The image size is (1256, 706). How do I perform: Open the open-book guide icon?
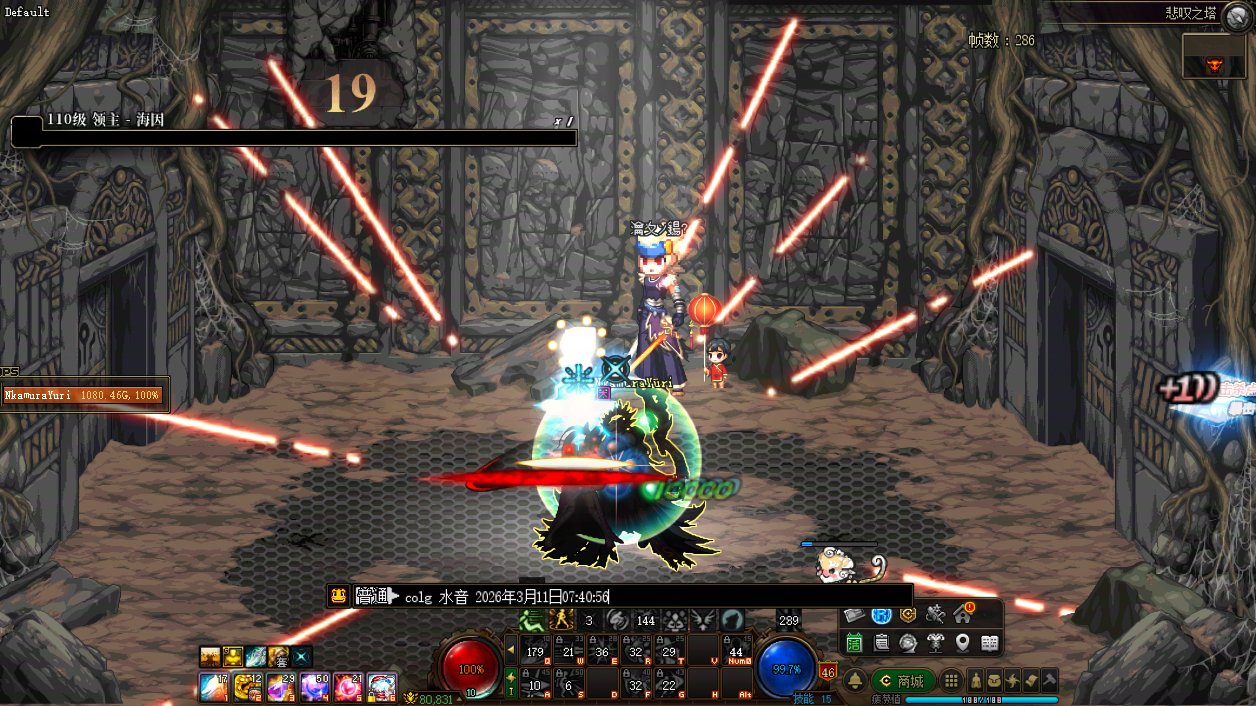click(x=990, y=643)
